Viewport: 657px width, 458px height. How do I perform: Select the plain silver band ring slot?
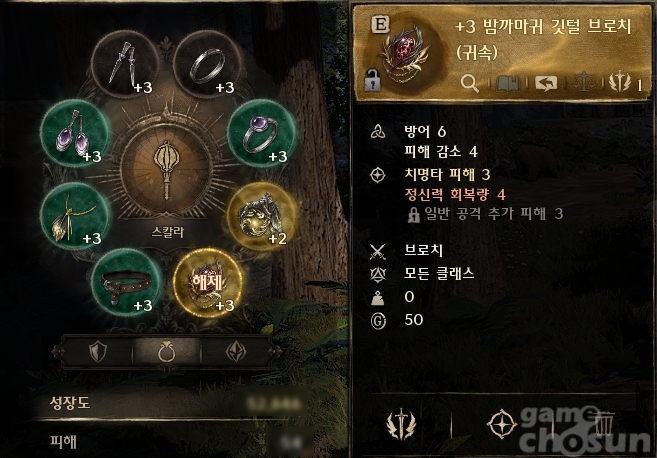(208, 66)
